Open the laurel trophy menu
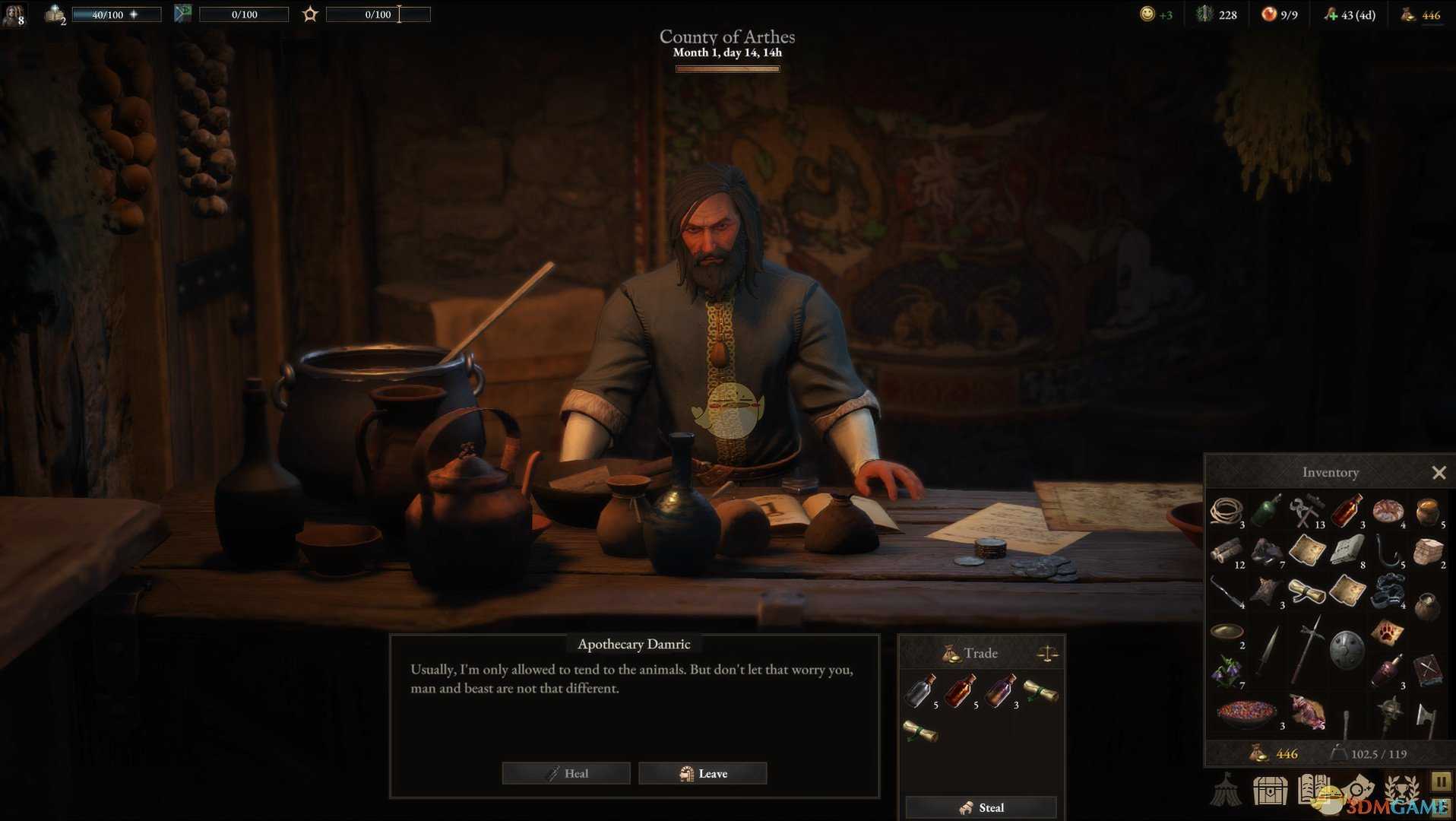The image size is (1456, 821). pyautogui.click(x=1401, y=788)
